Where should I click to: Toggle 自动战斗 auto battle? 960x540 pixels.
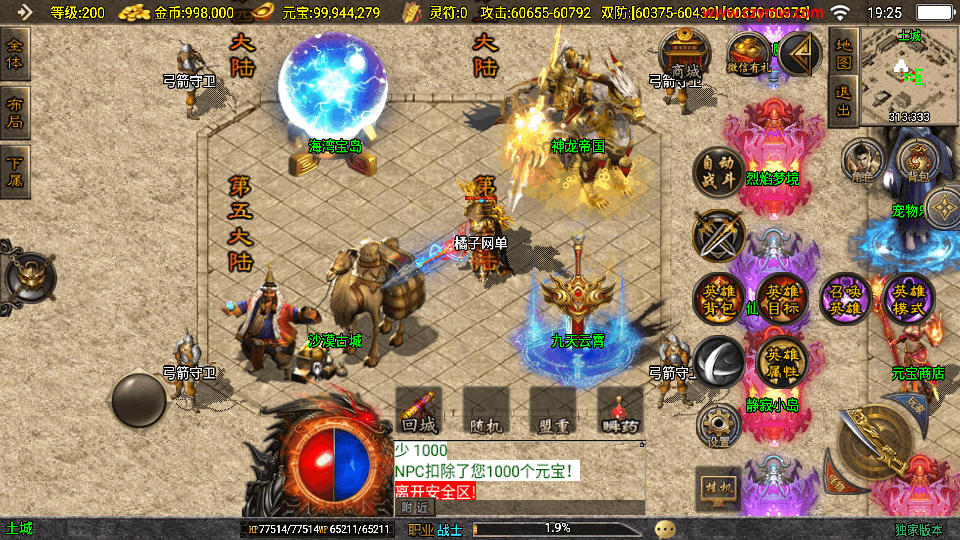(x=717, y=173)
